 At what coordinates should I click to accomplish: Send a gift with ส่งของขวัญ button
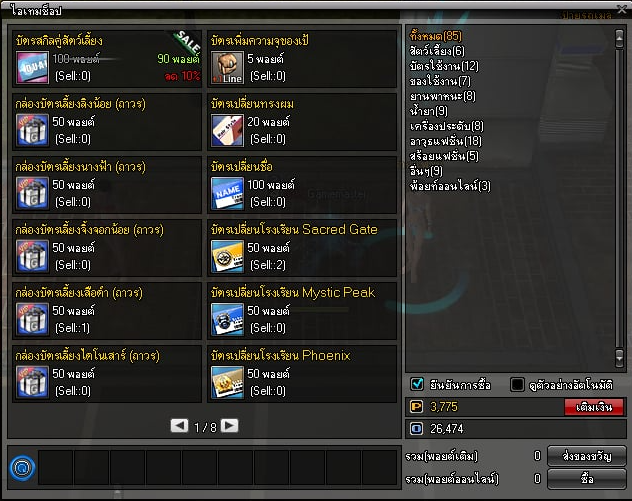click(x=587, y=456)
